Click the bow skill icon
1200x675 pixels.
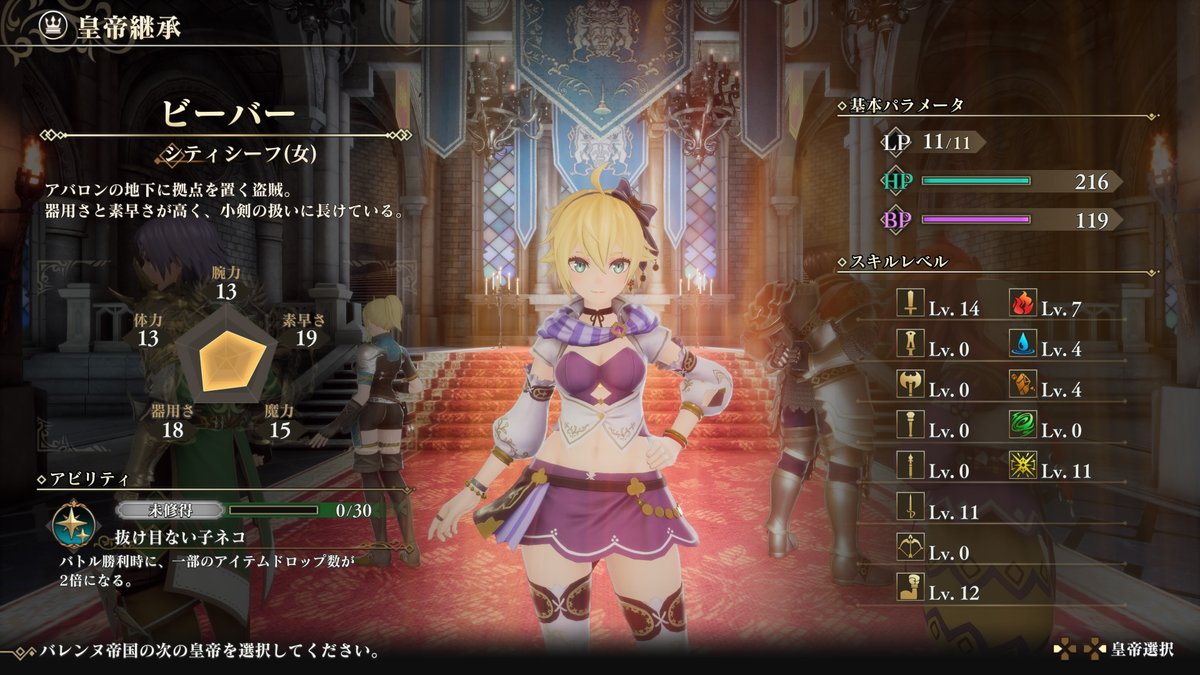click(911, 551)
